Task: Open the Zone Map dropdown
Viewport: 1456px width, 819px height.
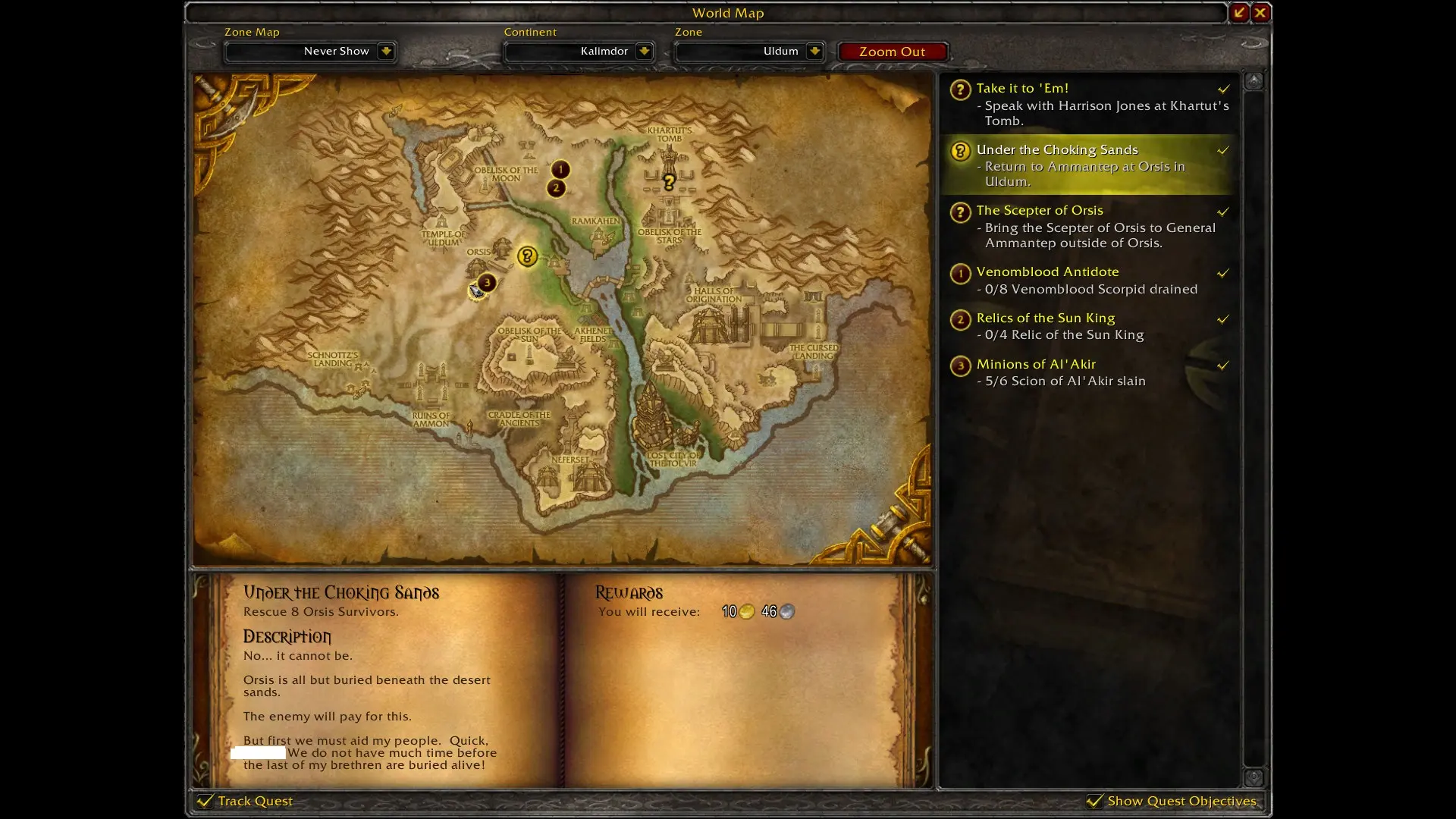Action: tap(385, 52)
